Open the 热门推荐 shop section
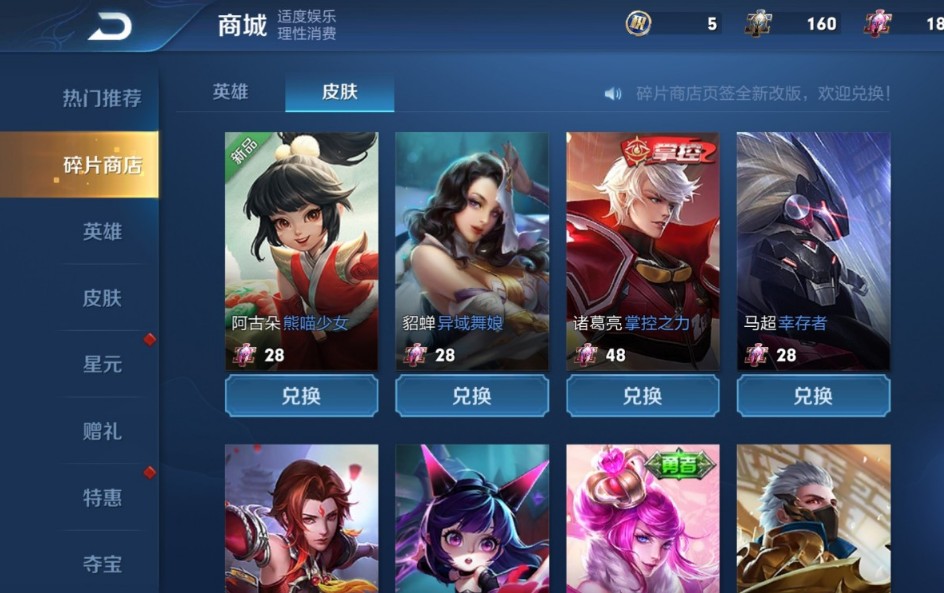 [x=101, y=98]
